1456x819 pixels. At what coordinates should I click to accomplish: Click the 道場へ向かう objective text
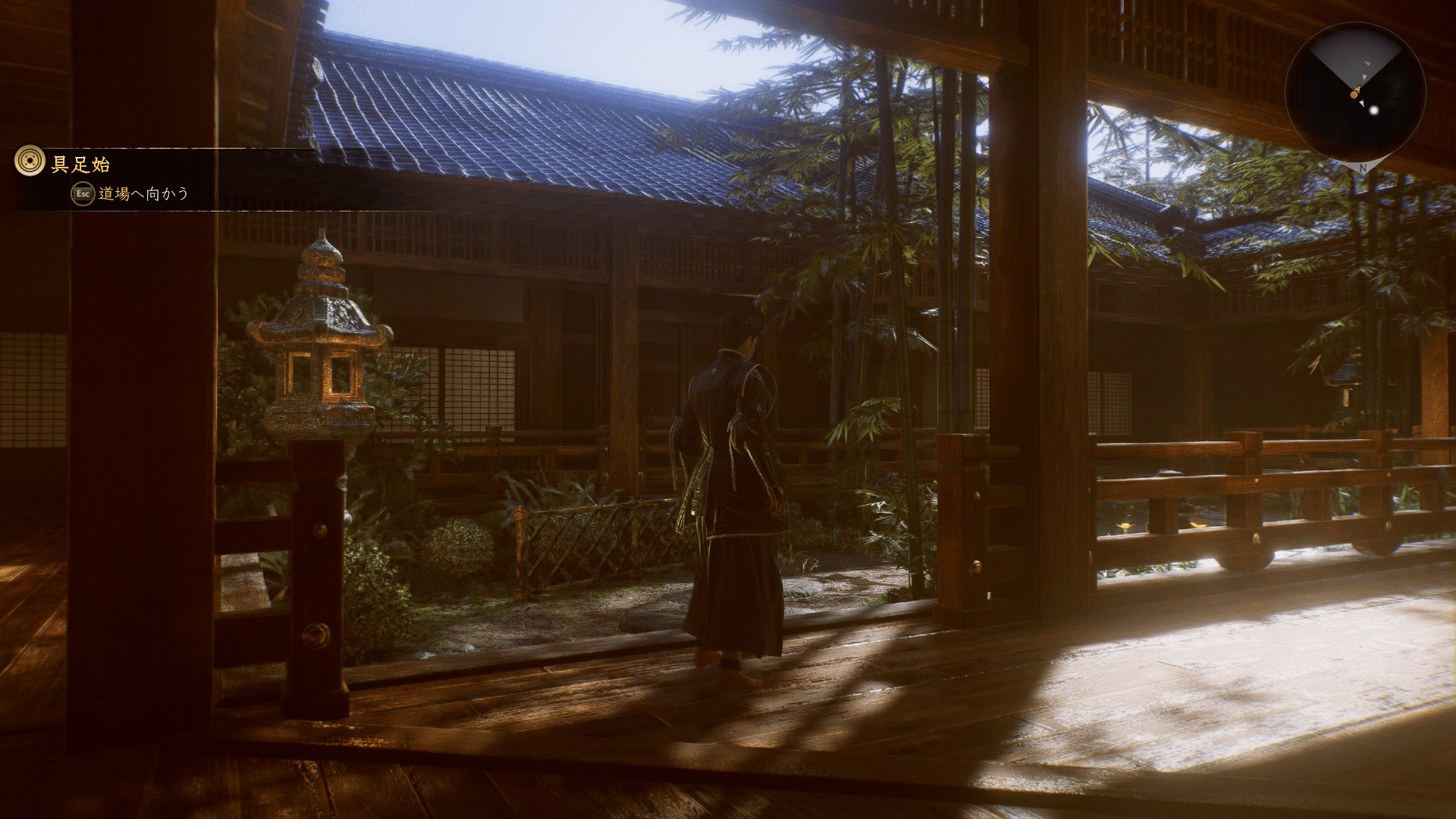tap(143, 194)
